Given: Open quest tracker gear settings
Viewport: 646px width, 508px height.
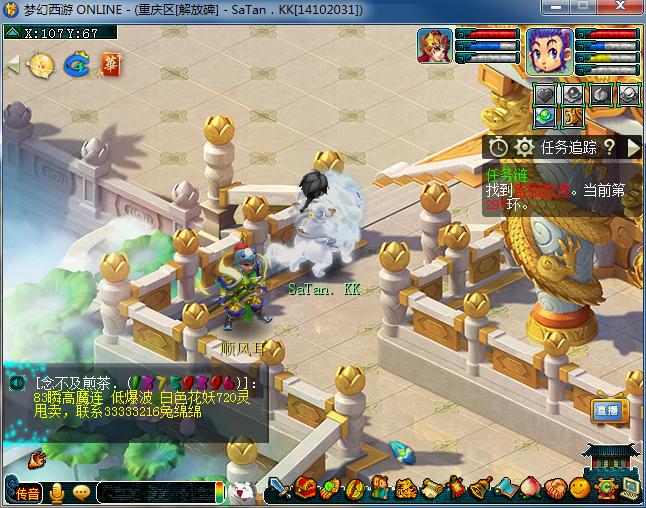Looking at the screenshot, I should pyautogui.click(x=524, y=147).
